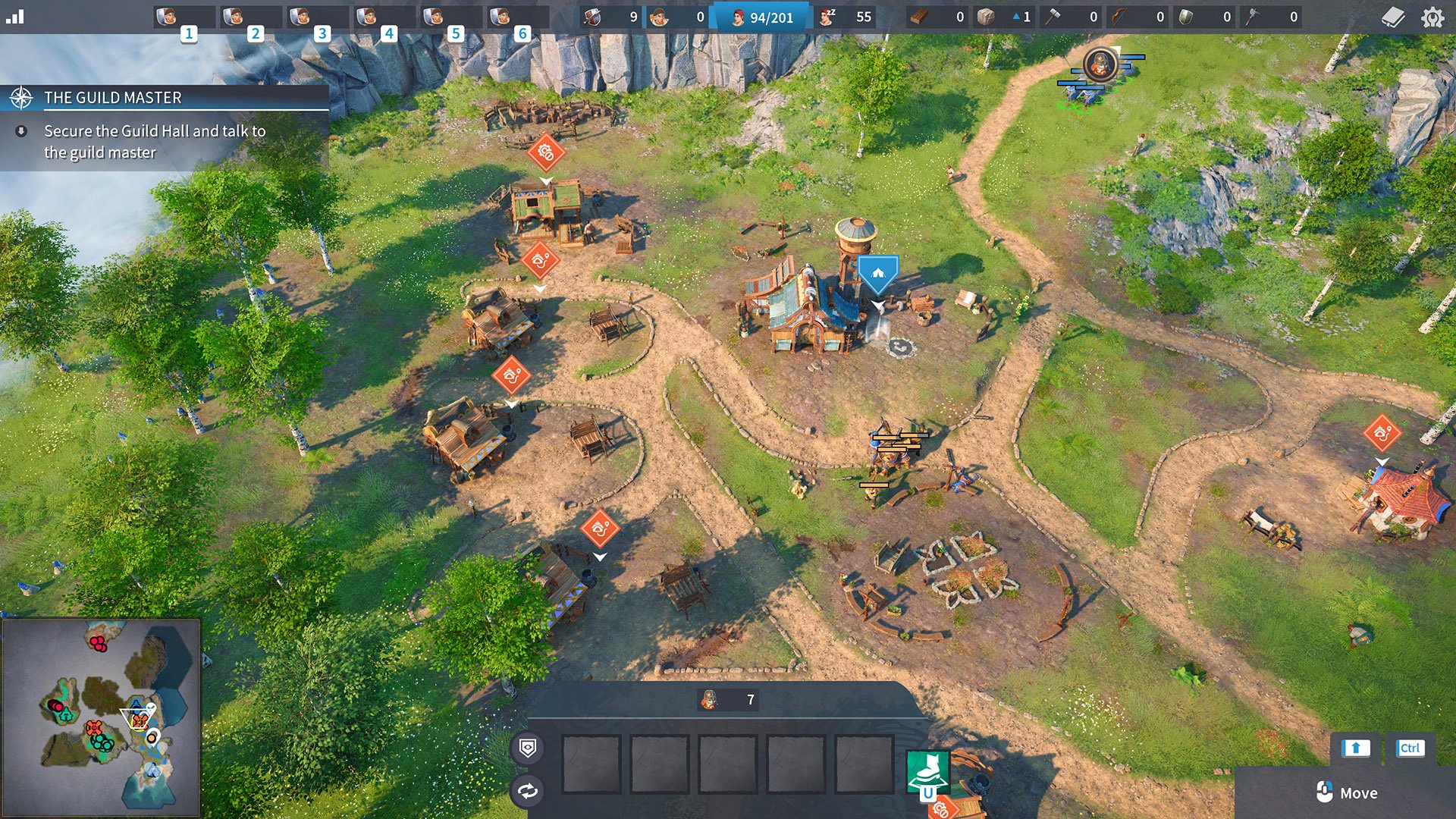This screenshot has height=819, width=1456.
Task: Click the circular arrows swap button
Action: (x=528, y=792)
